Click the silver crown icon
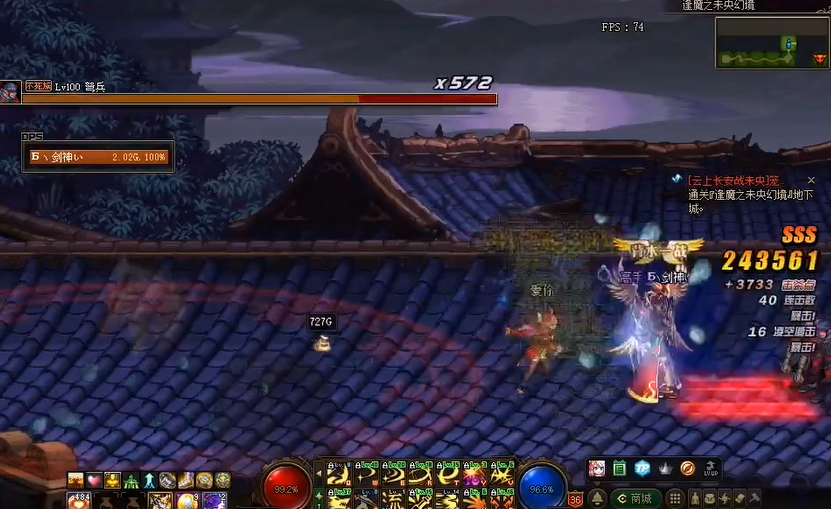The height and width of the screenshot is (509, 831). [x=665, y=468]
